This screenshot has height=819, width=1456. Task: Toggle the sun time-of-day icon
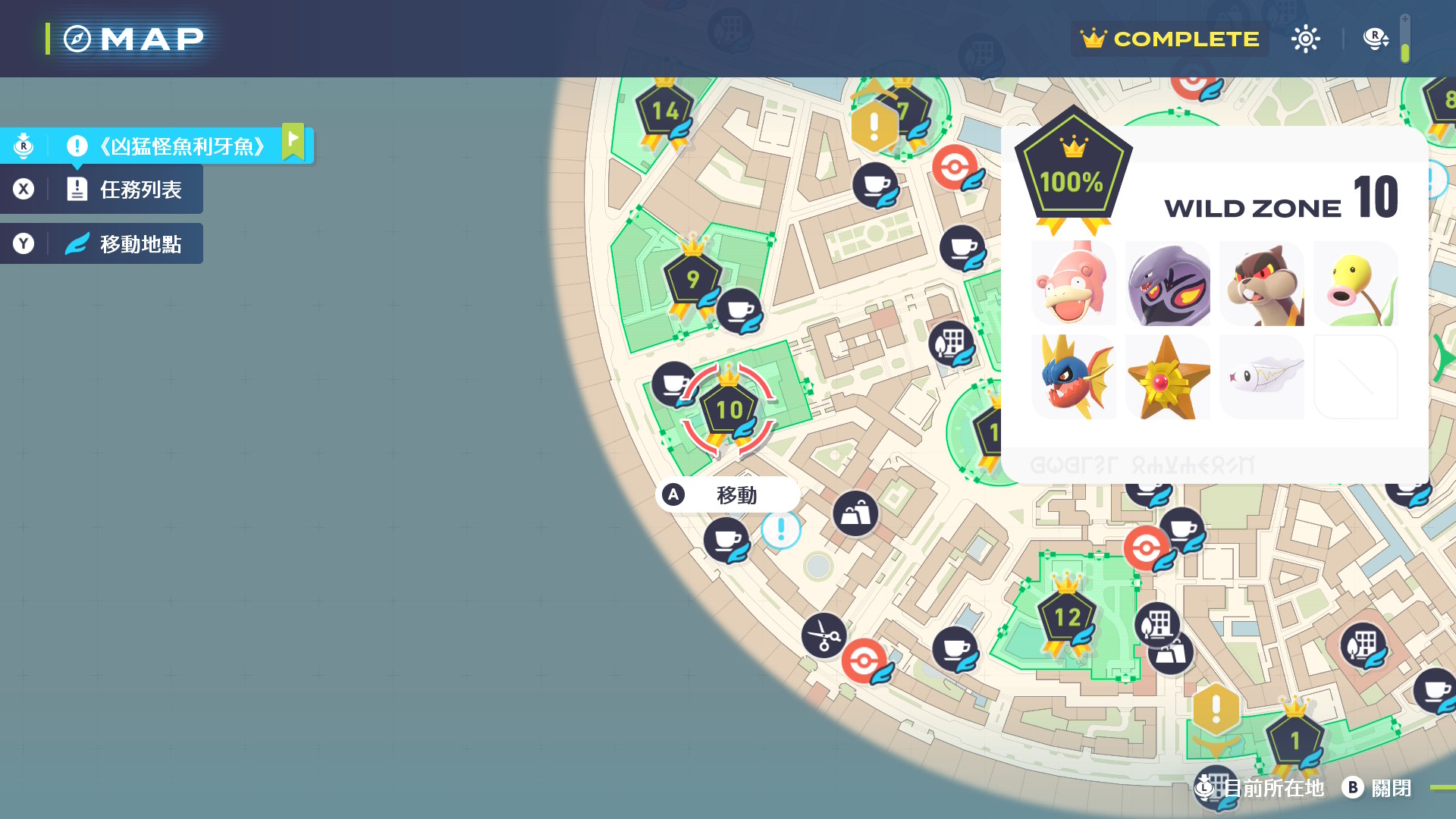pyautogui.click(x=1305, y=39)
